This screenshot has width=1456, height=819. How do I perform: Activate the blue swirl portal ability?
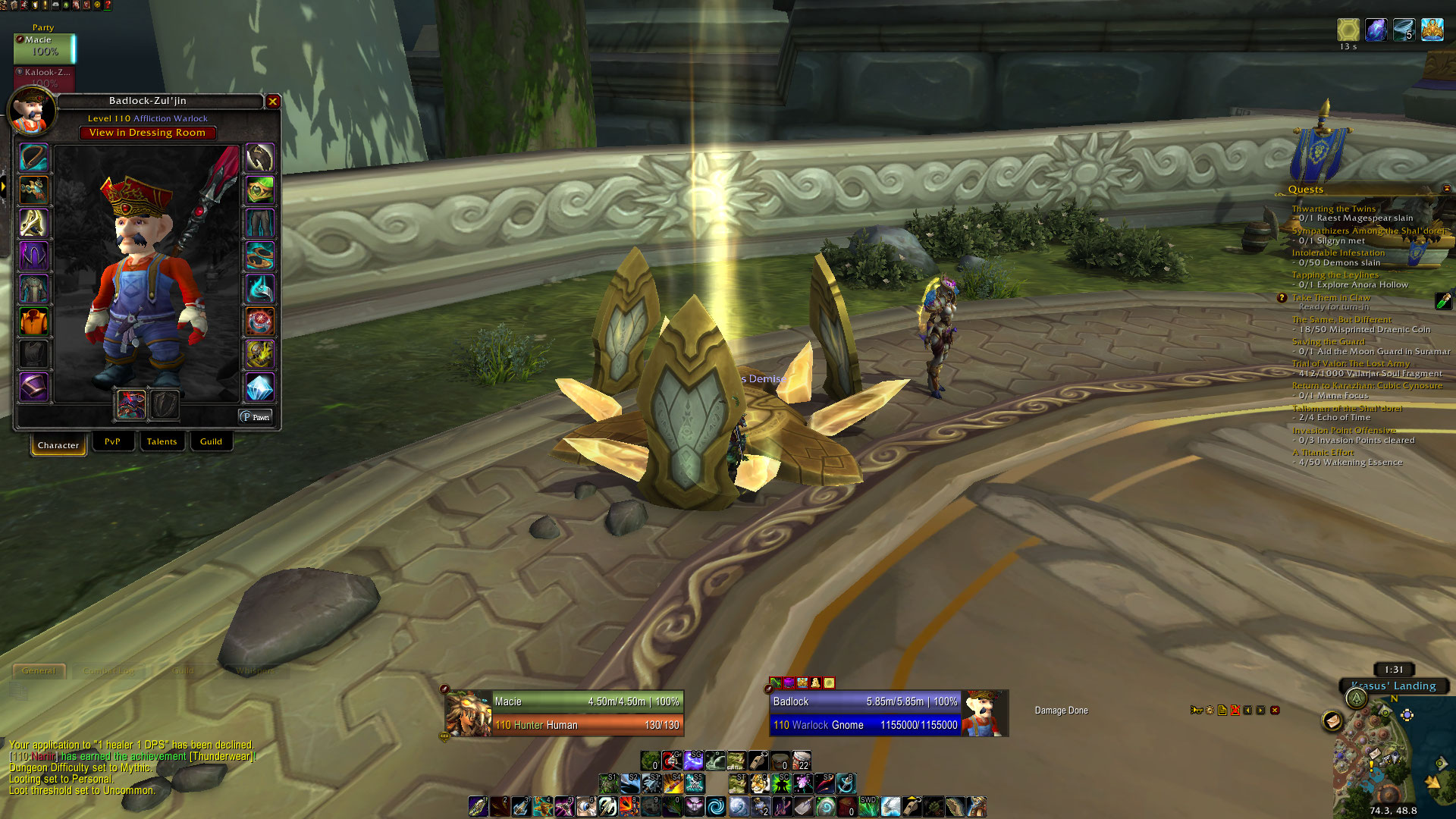coord(716,806)
